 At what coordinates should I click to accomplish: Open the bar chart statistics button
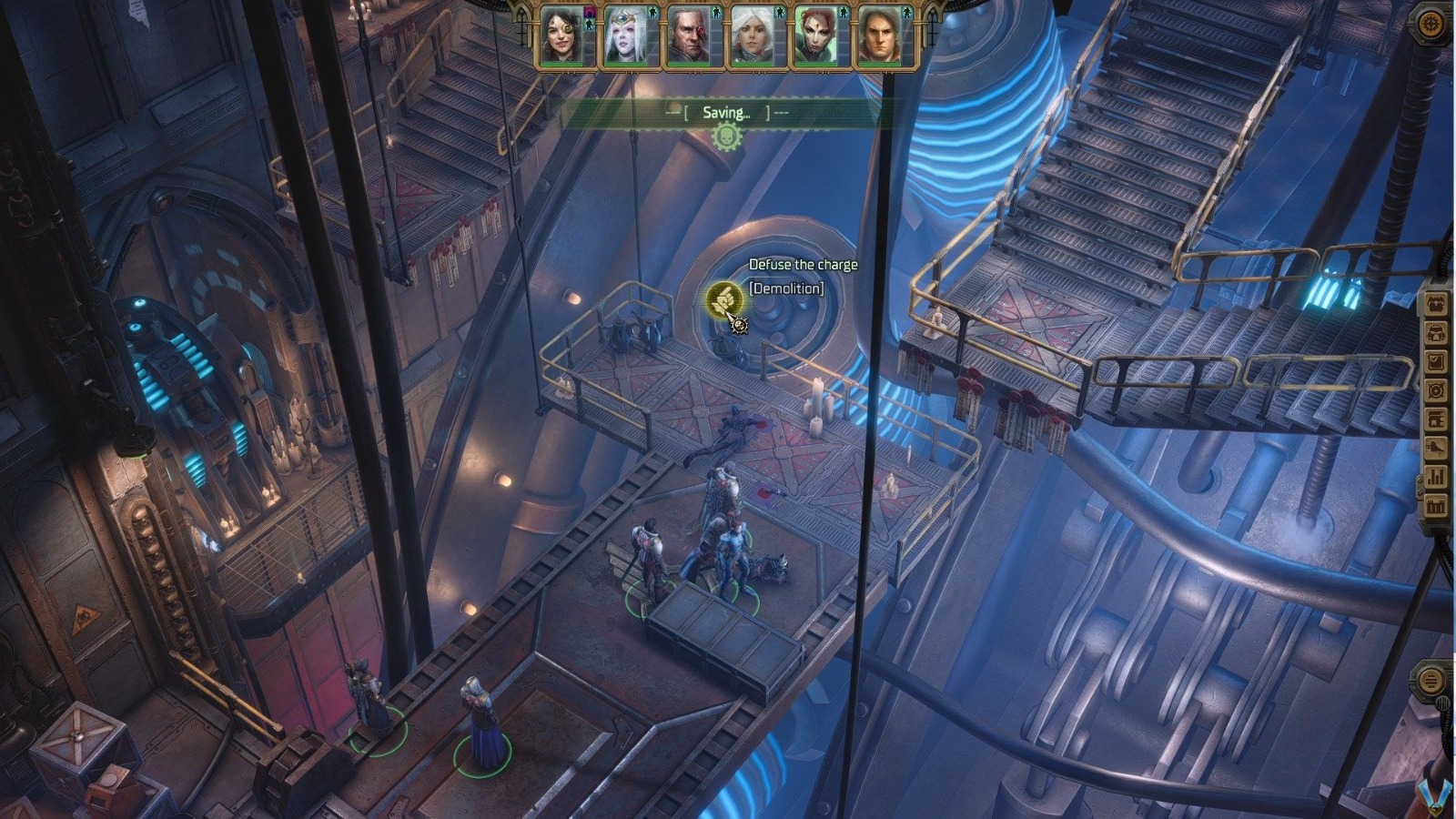(x=1436, y=477)
